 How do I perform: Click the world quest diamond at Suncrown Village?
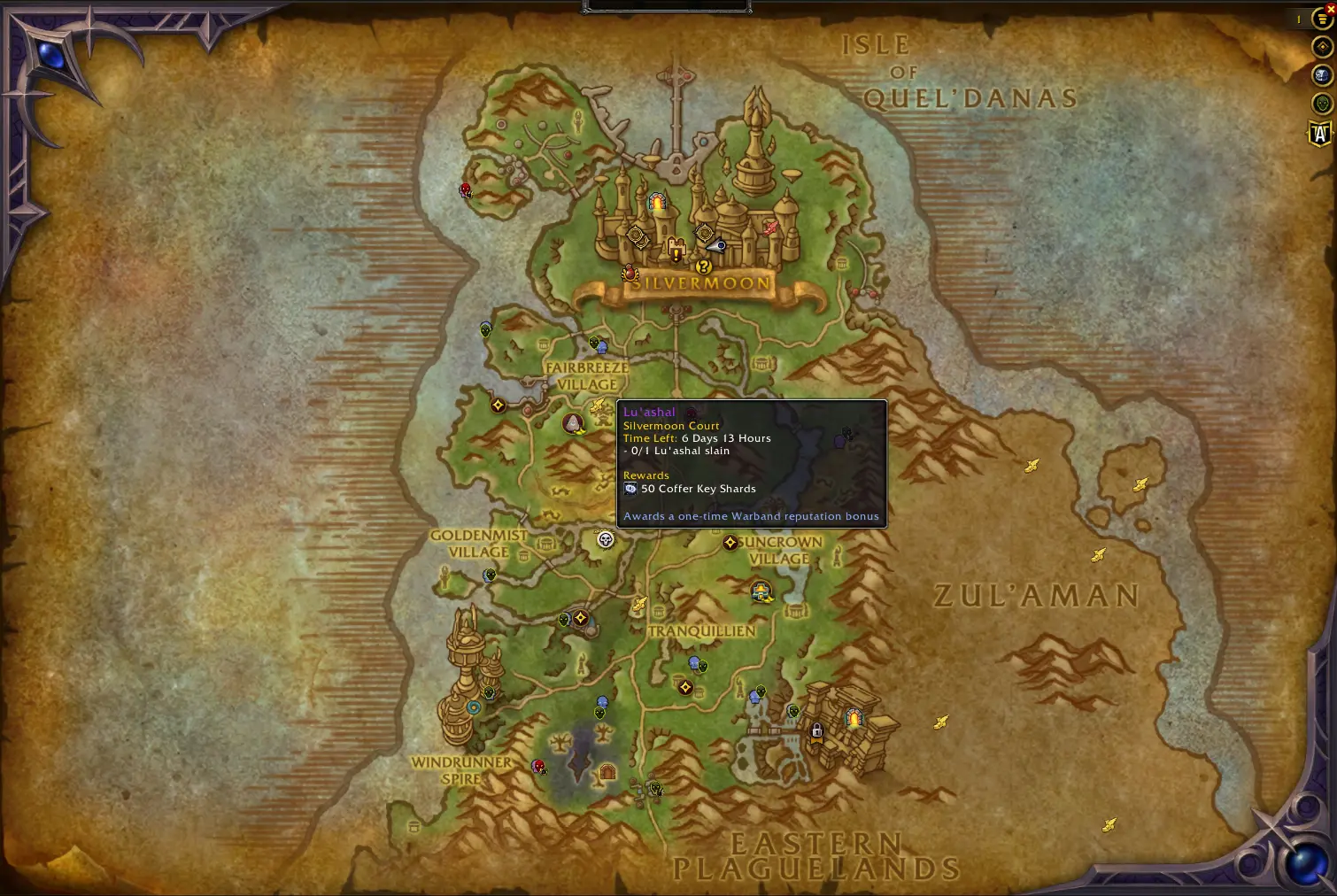click(730, 543)
